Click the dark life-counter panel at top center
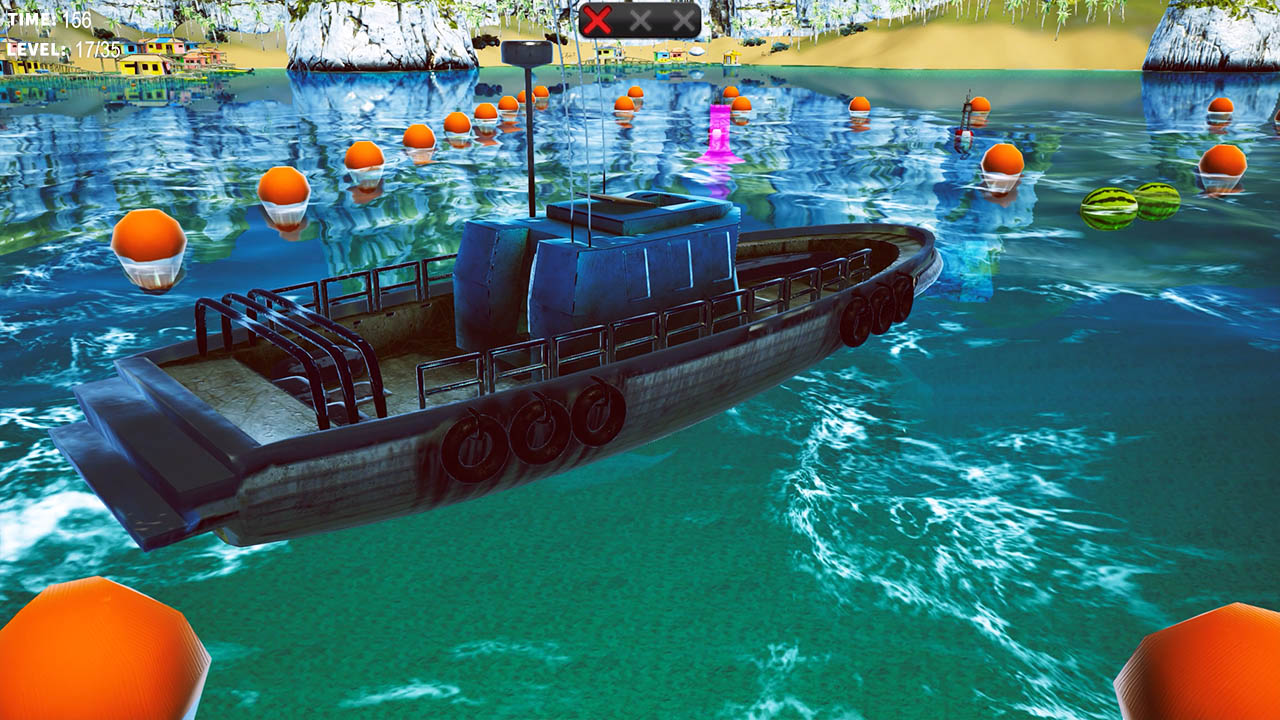 coord(640,17)
